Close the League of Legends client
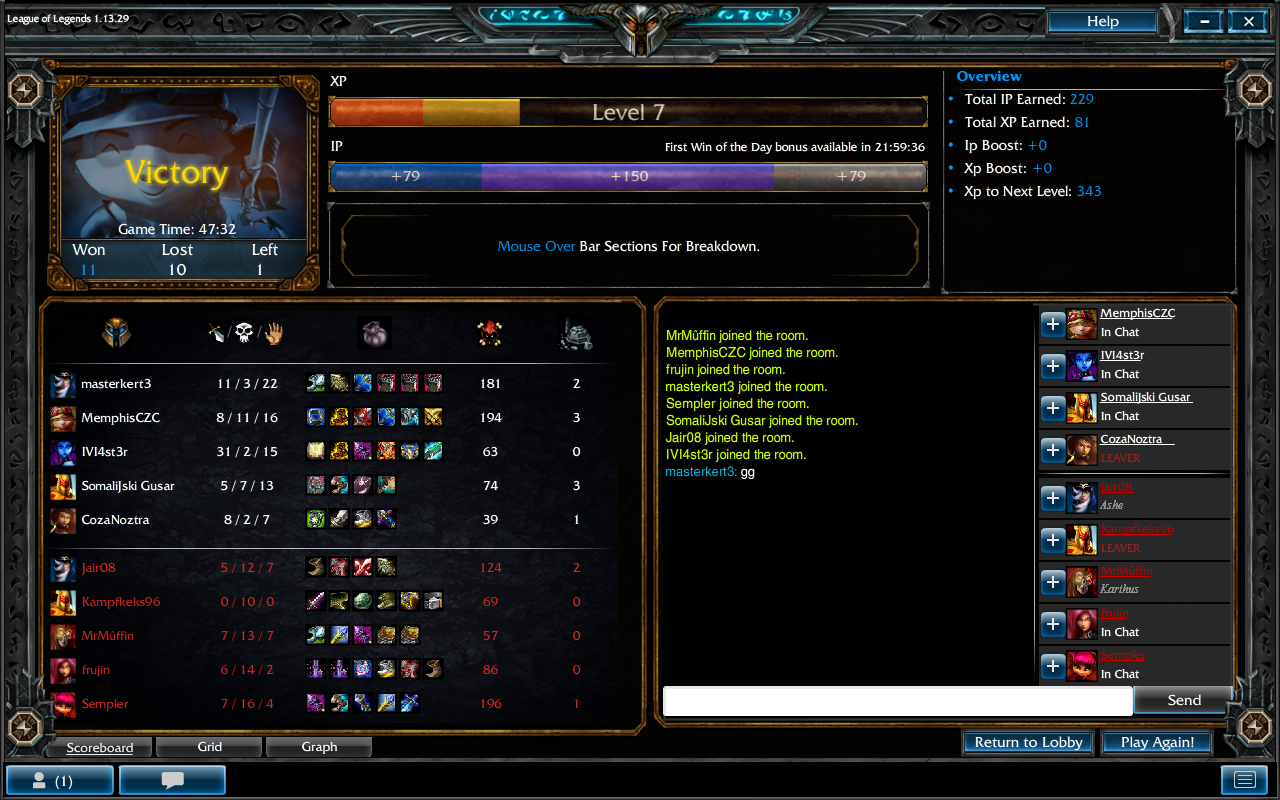Screen dimensions: 1280x800 (x=1249, y=22)
